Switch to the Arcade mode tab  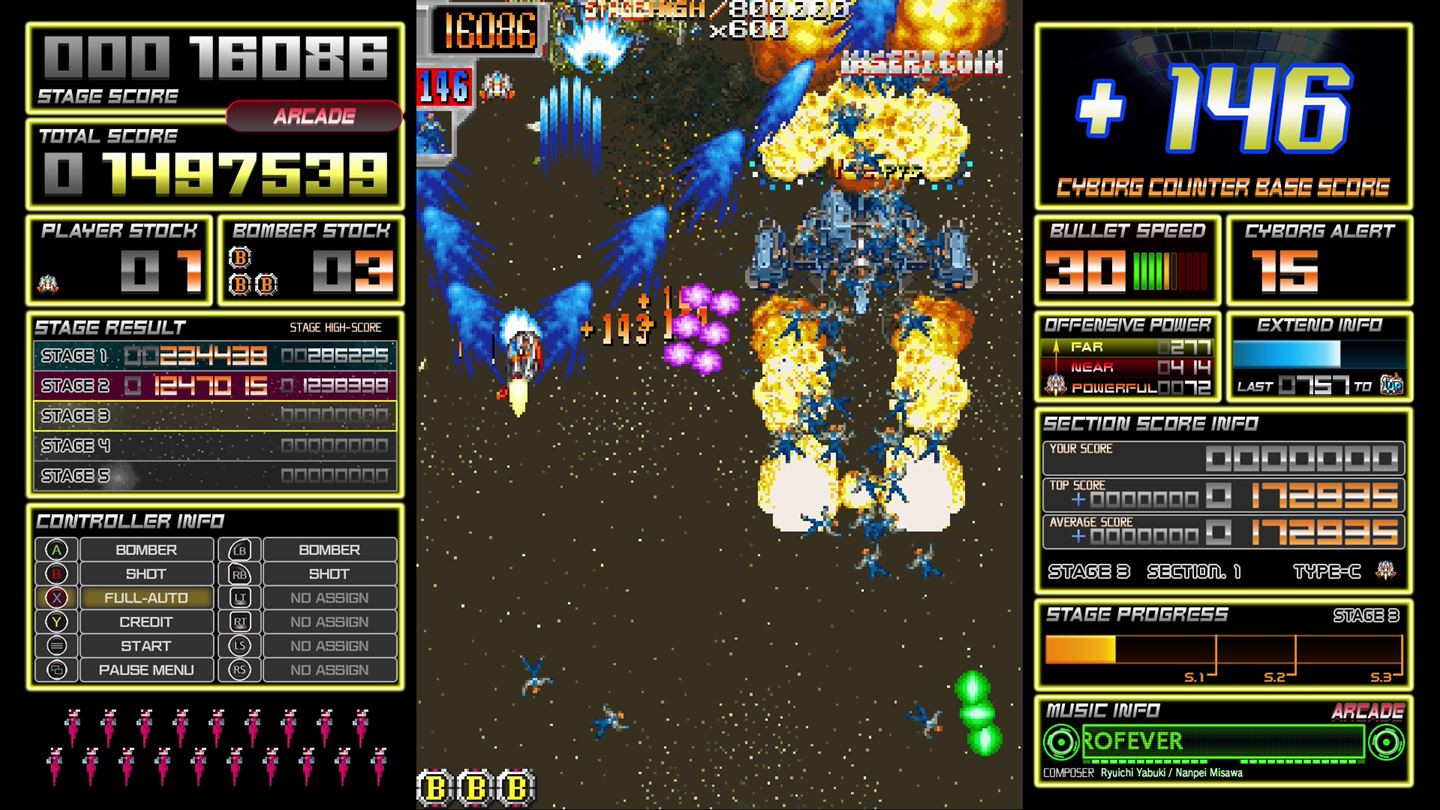tap(315, 116)
